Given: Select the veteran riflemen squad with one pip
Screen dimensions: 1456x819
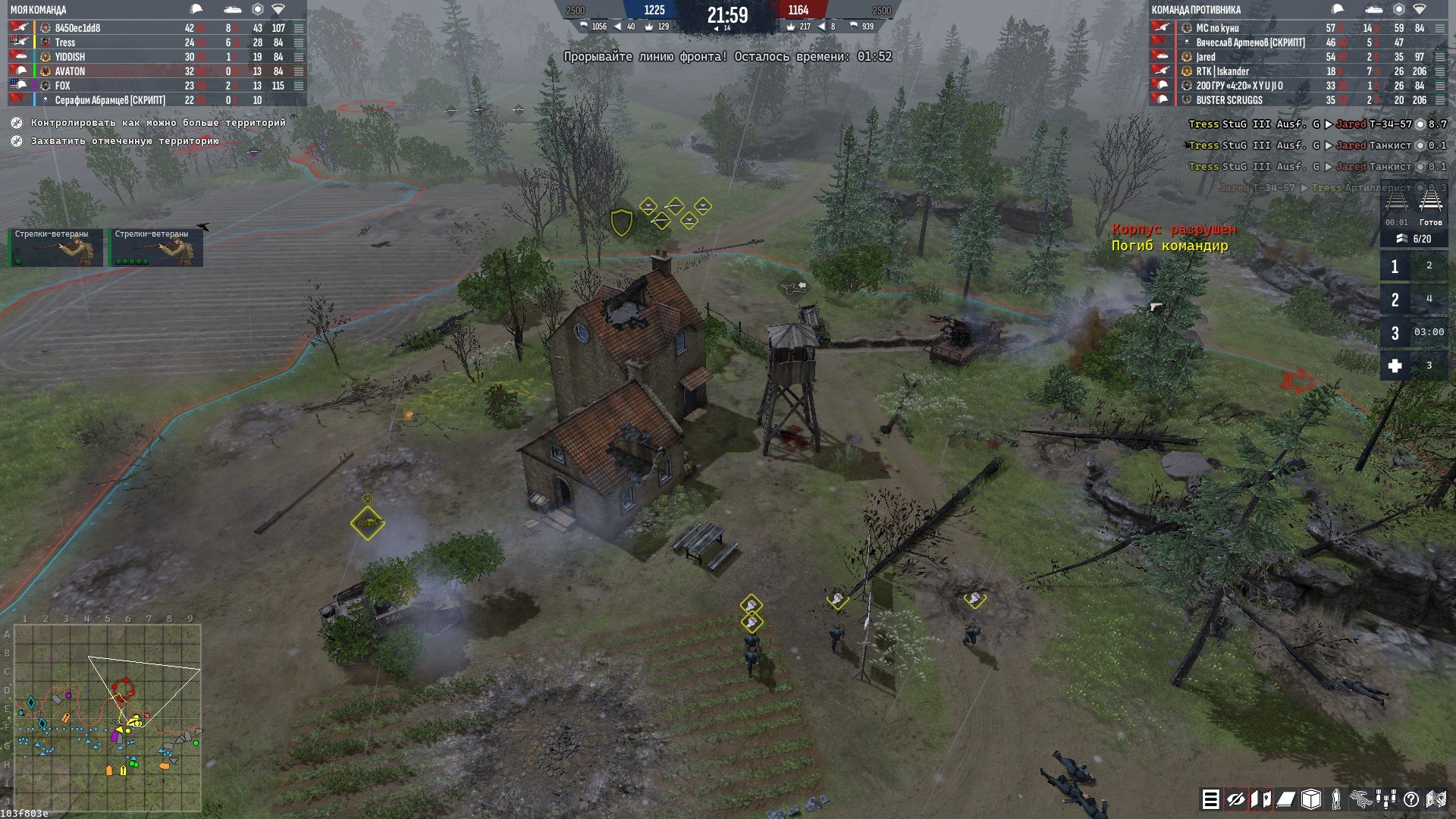Looking at the screenshot, I should click(55, 247).
